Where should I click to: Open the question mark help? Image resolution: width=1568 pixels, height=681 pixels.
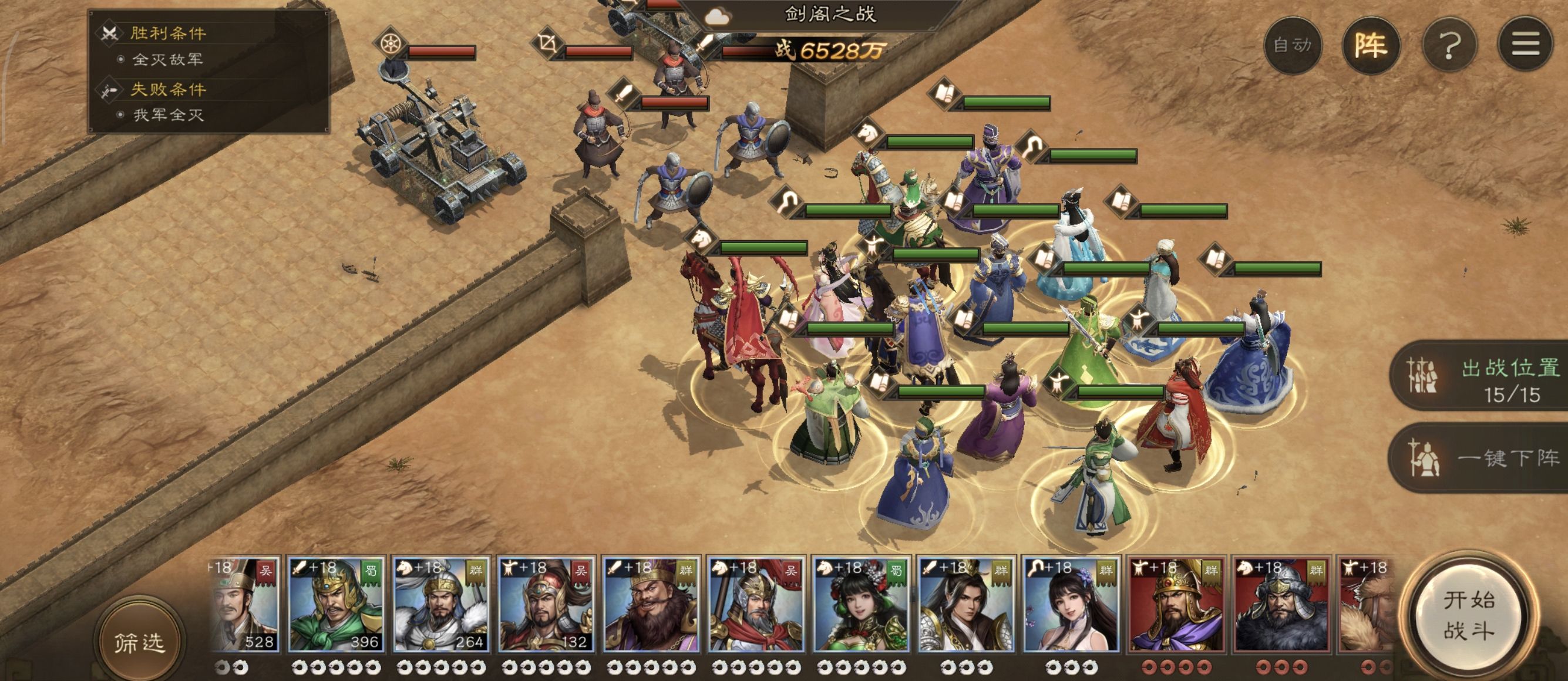pos(1449,45)
